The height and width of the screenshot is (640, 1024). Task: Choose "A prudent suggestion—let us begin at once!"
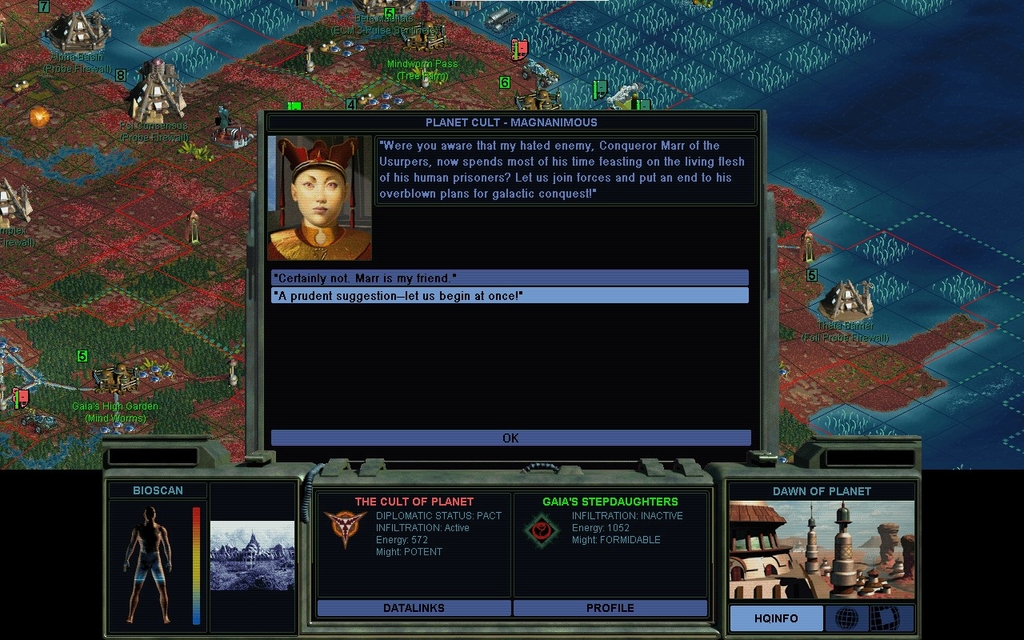tap(510, 296)
